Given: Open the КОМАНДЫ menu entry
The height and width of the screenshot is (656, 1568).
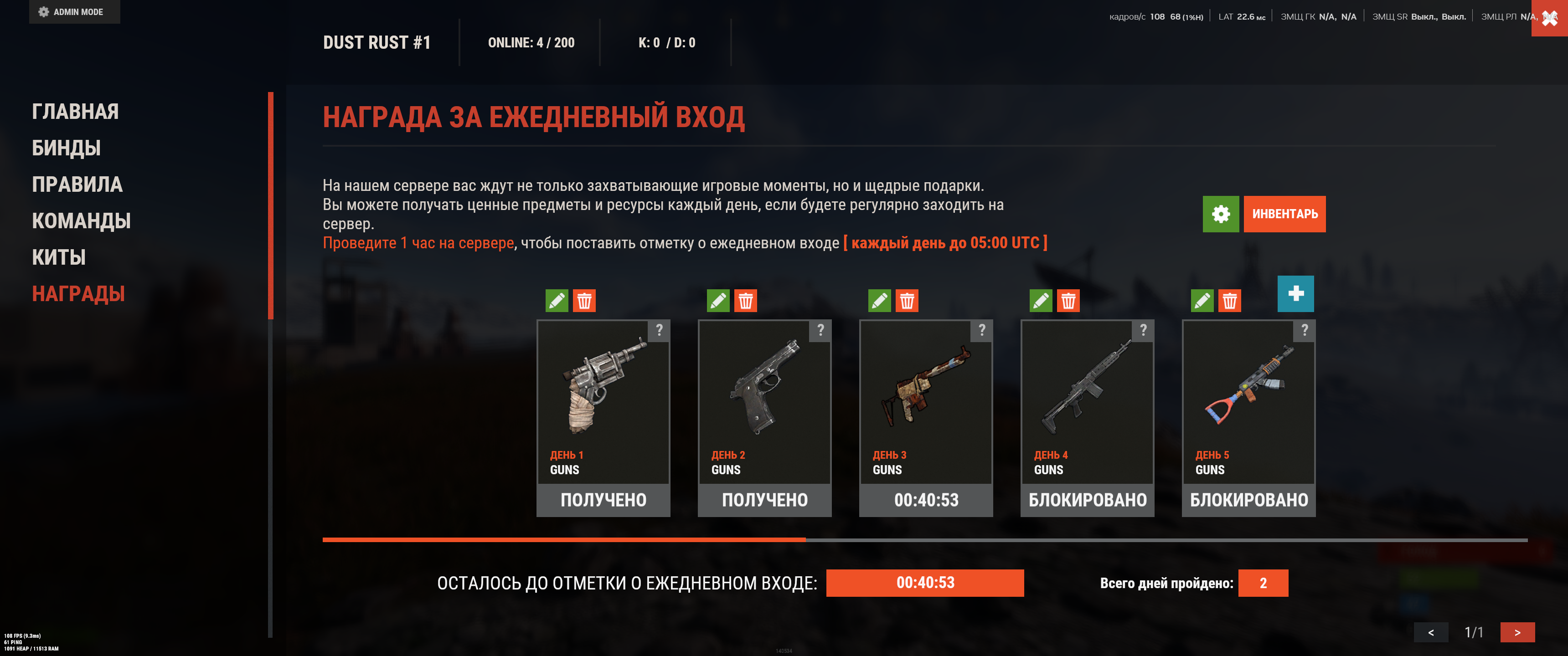Looking at the screenshot, I should pos(81,221).
